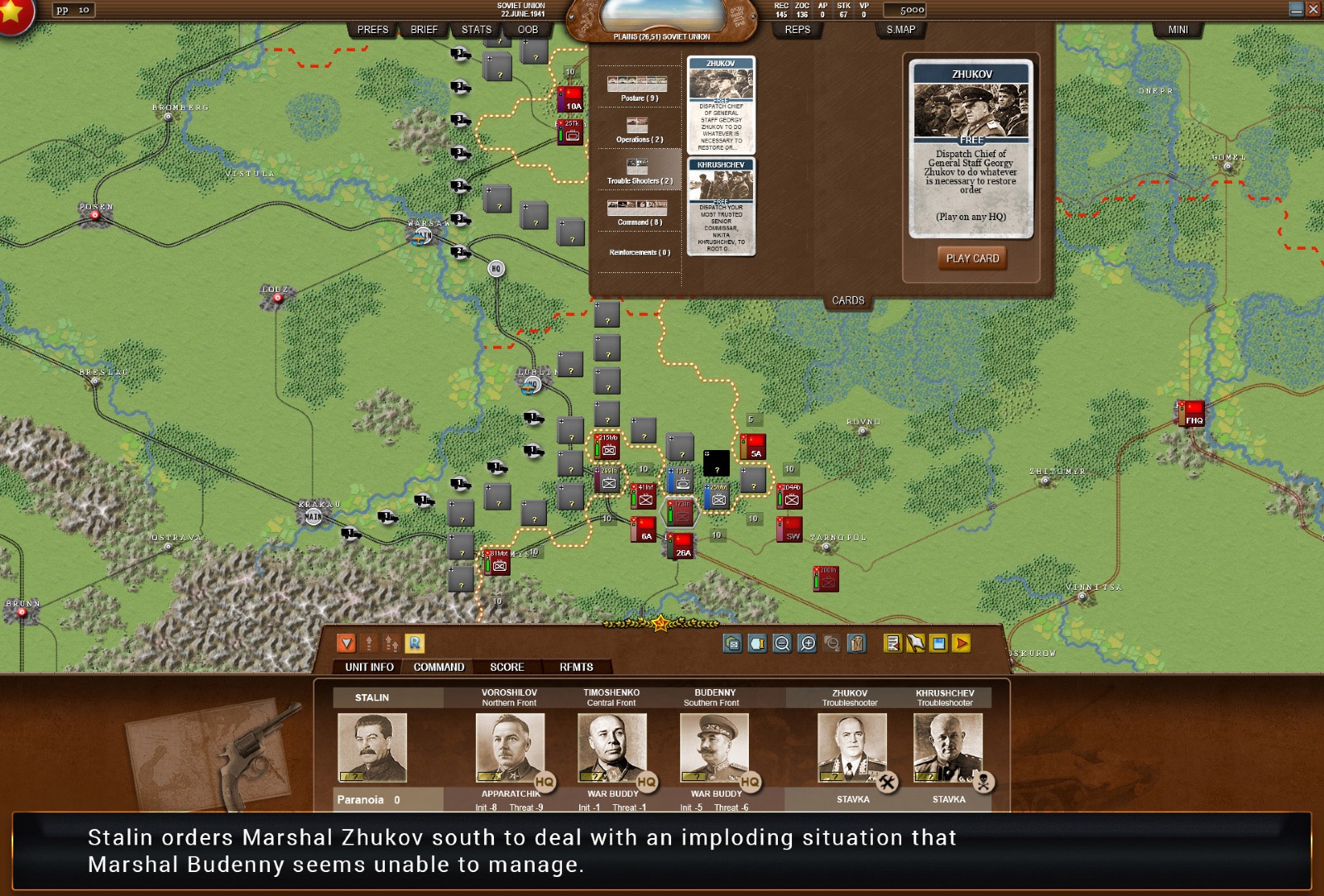Viewport: 1324px width, 896px height.
Task: Select Budenny's Southern Front portrait
Action: pos(714,747)
